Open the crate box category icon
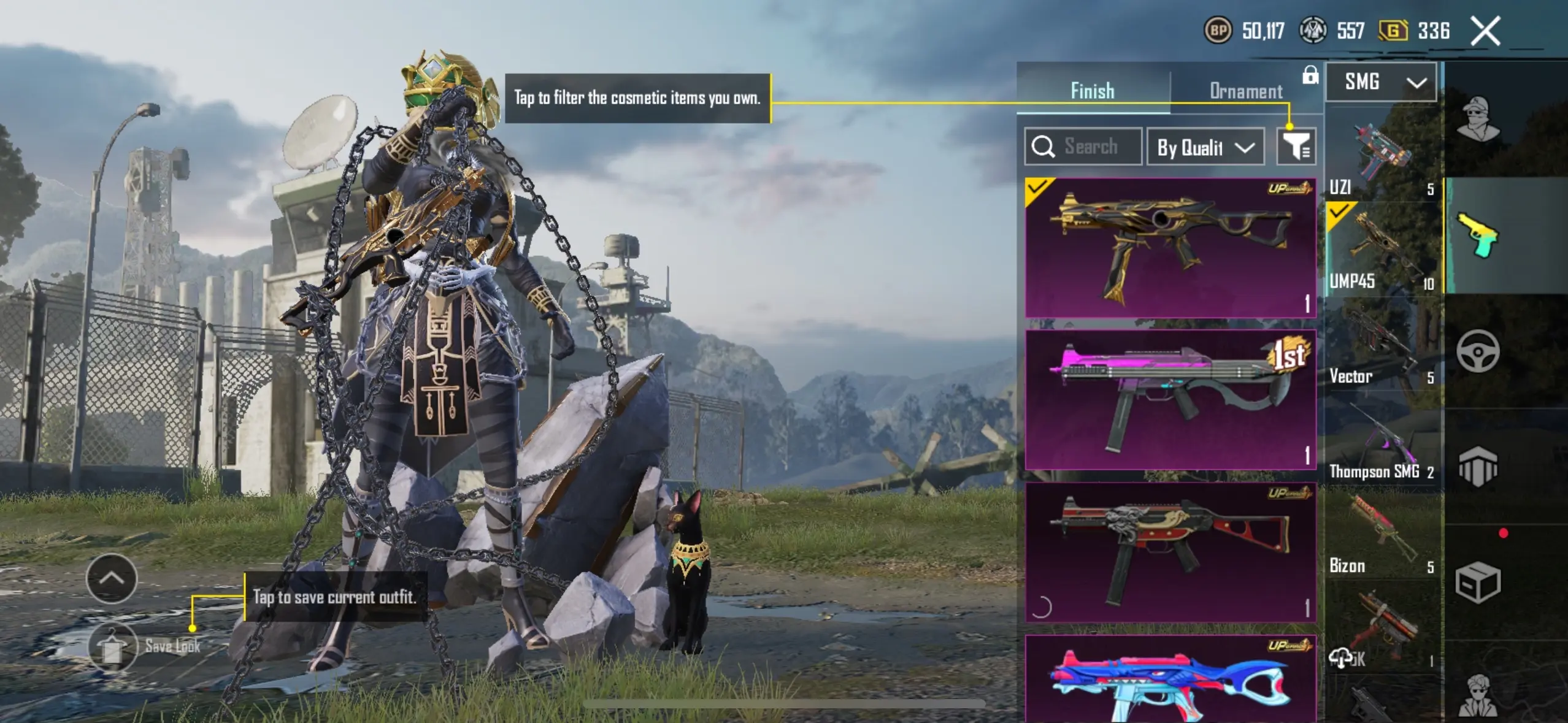 pos(1478,583)
